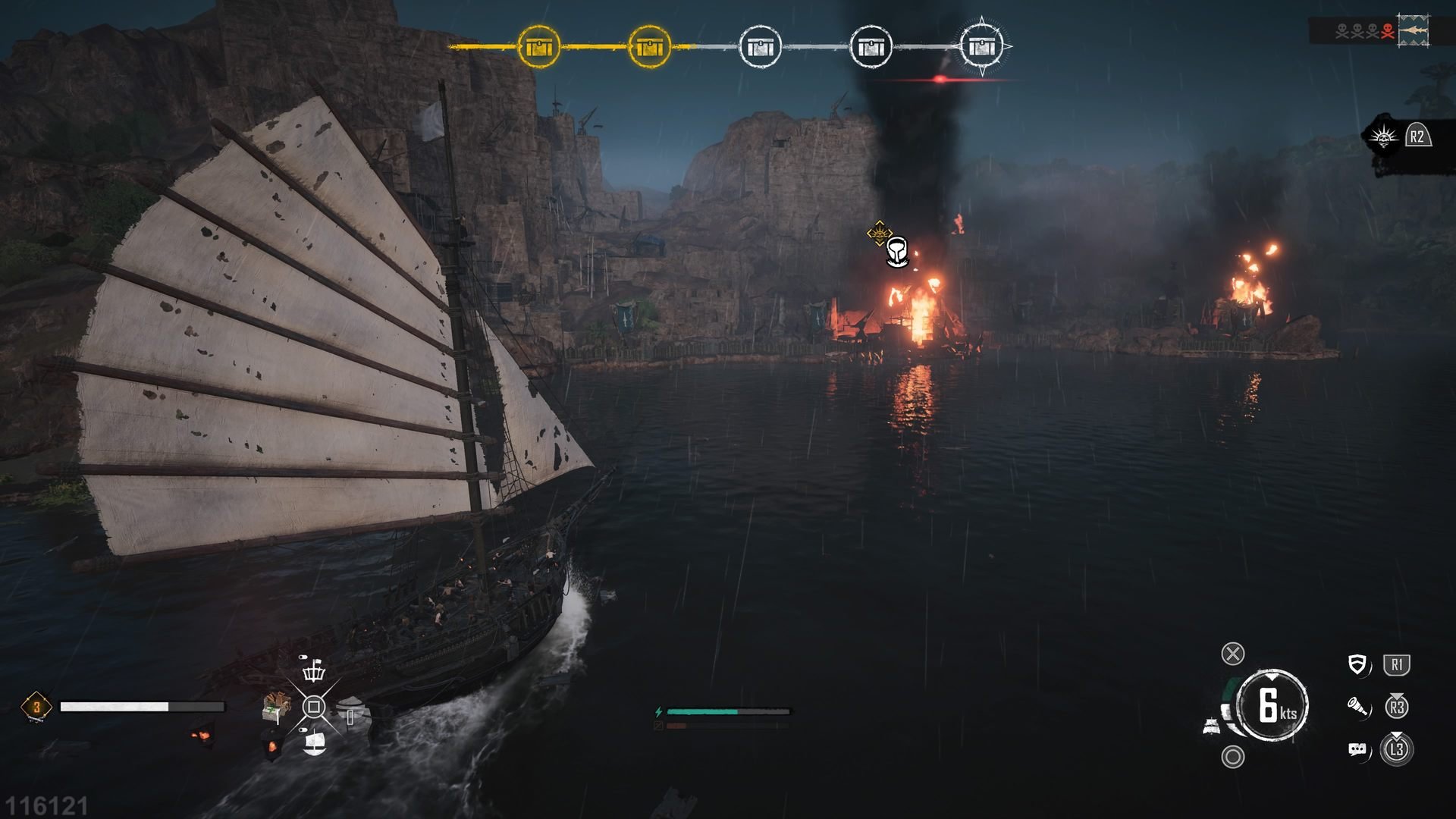Click the swordfish faction flag emblem
The image size is (1456, 819).
click(1414, 32)
